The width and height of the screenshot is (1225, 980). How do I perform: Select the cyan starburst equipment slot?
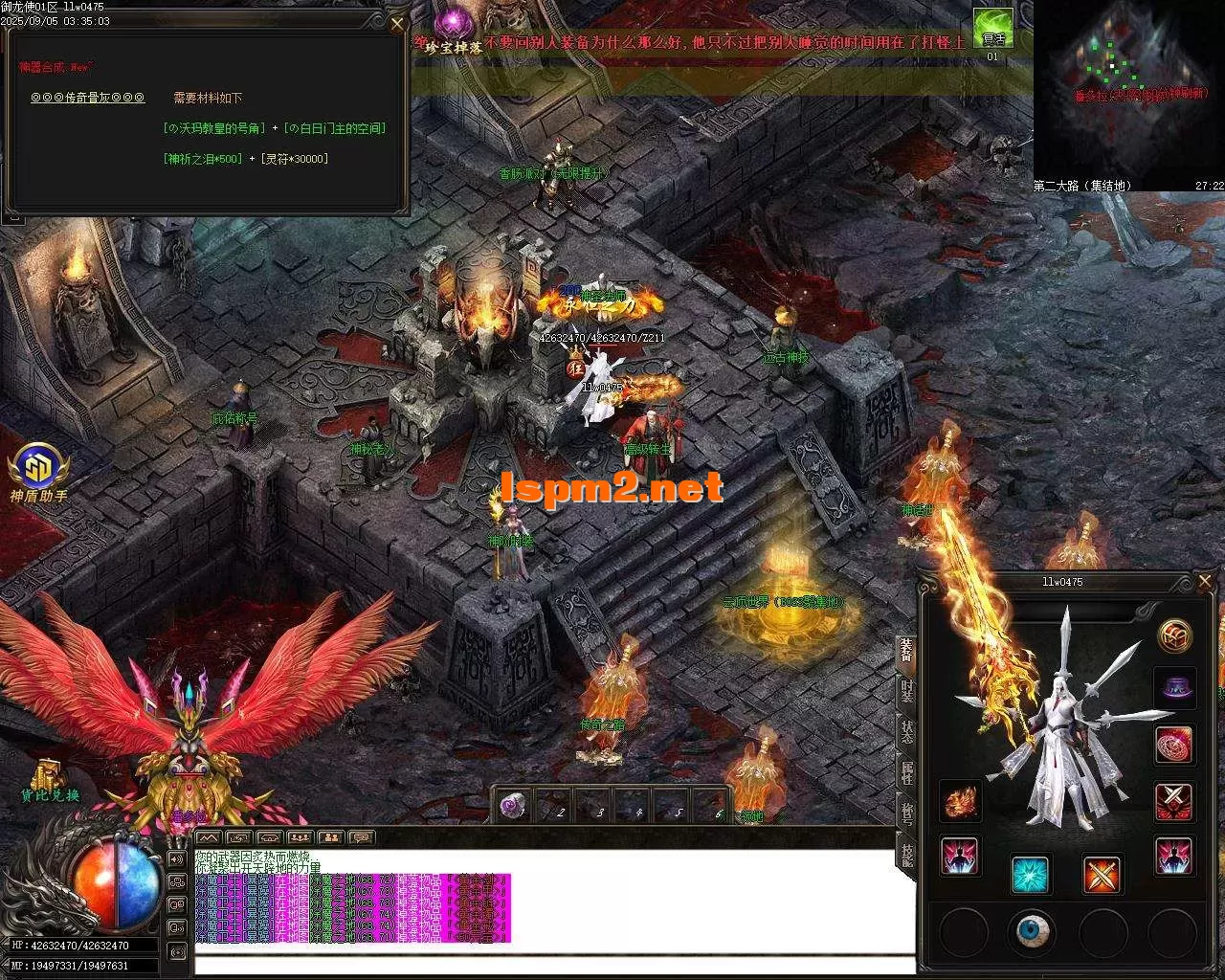point(1031,874)
